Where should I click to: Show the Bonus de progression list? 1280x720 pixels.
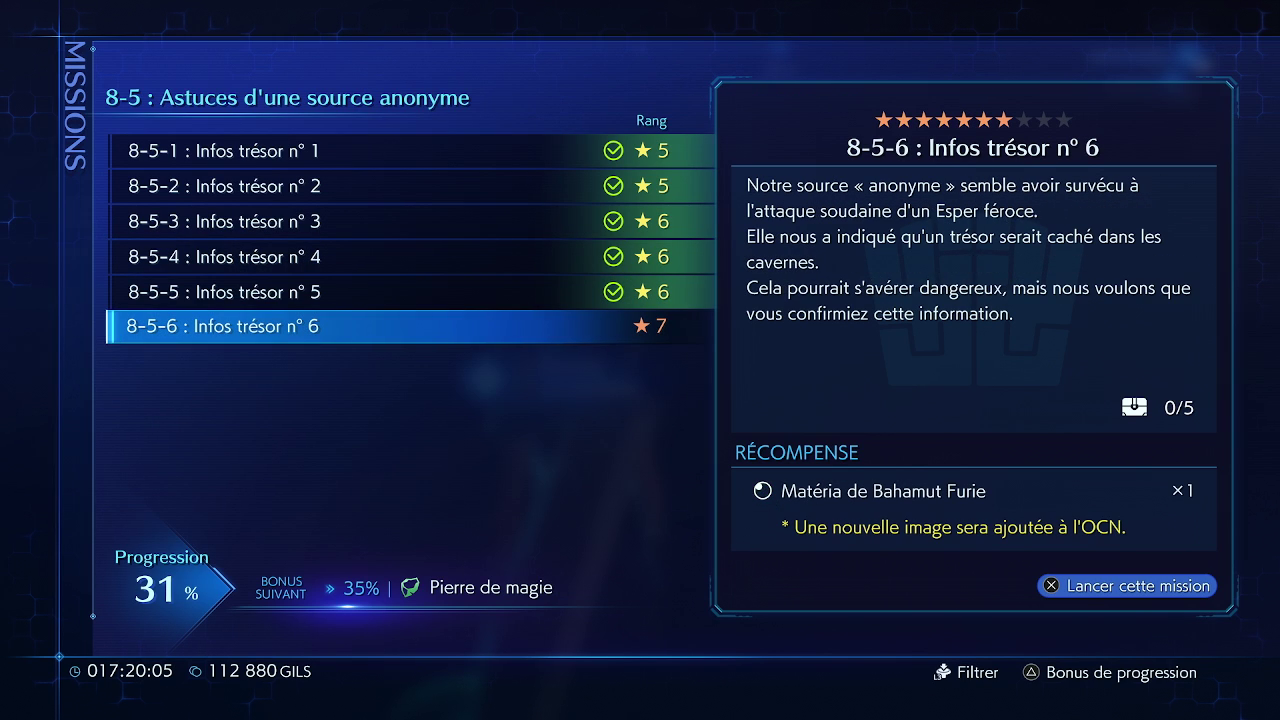pos(1109,673)
